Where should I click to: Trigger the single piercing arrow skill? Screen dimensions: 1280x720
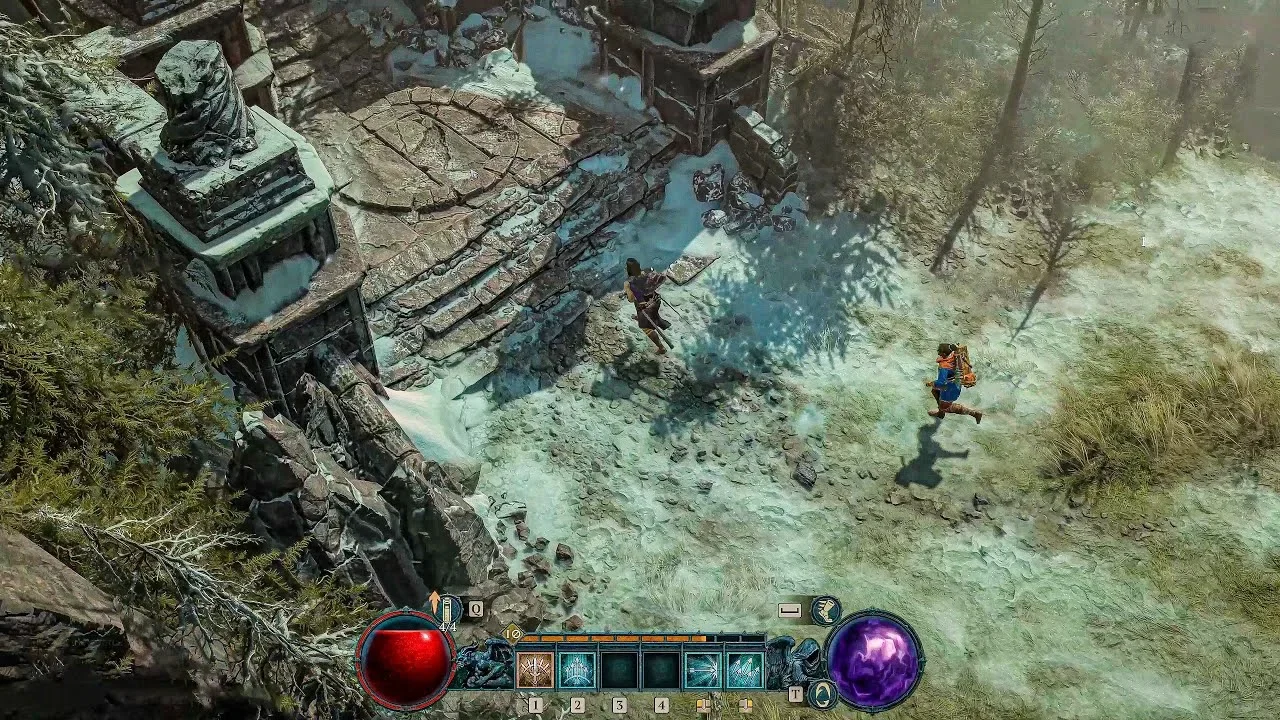pyautogui.click(x=702, y=670)
